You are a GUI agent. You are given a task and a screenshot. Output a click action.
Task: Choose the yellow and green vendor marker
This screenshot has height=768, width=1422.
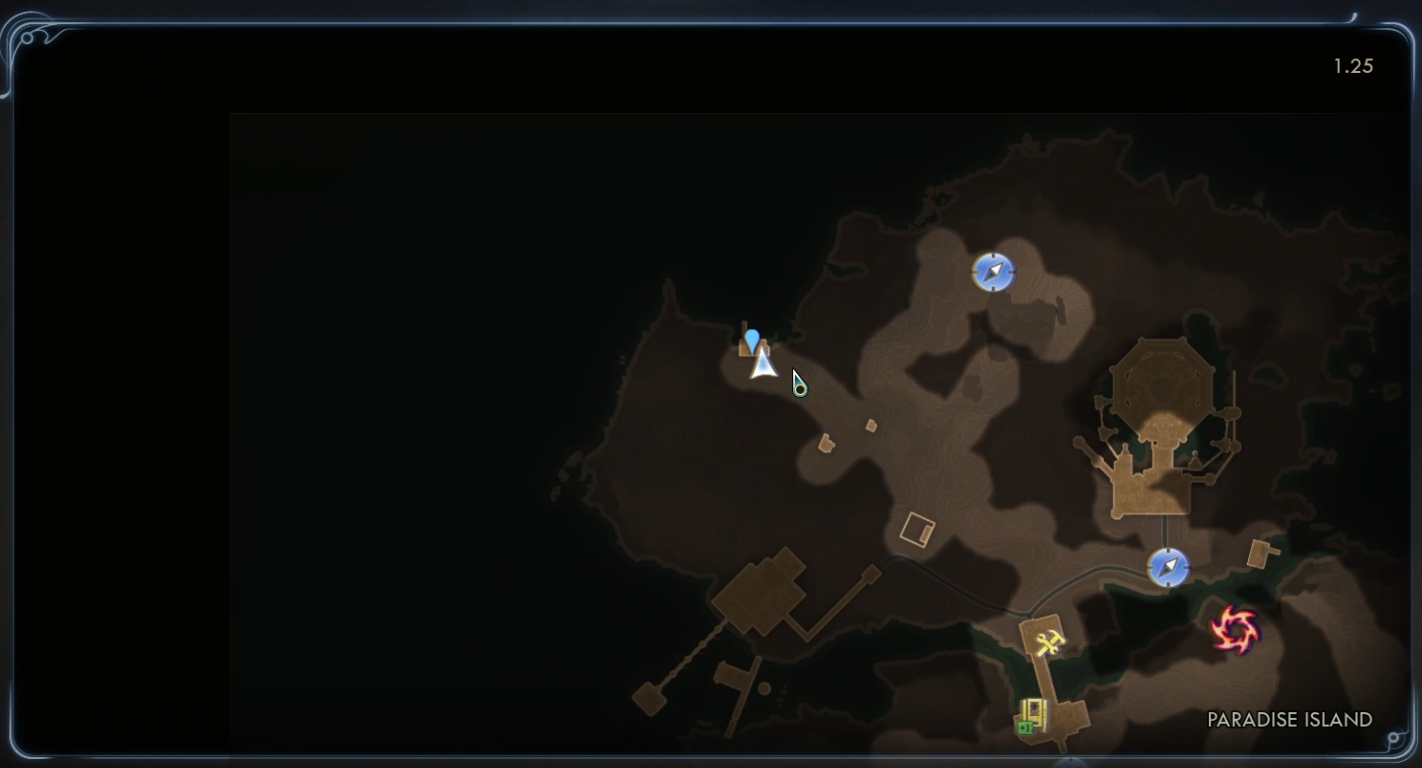(x=1031, y=716)
